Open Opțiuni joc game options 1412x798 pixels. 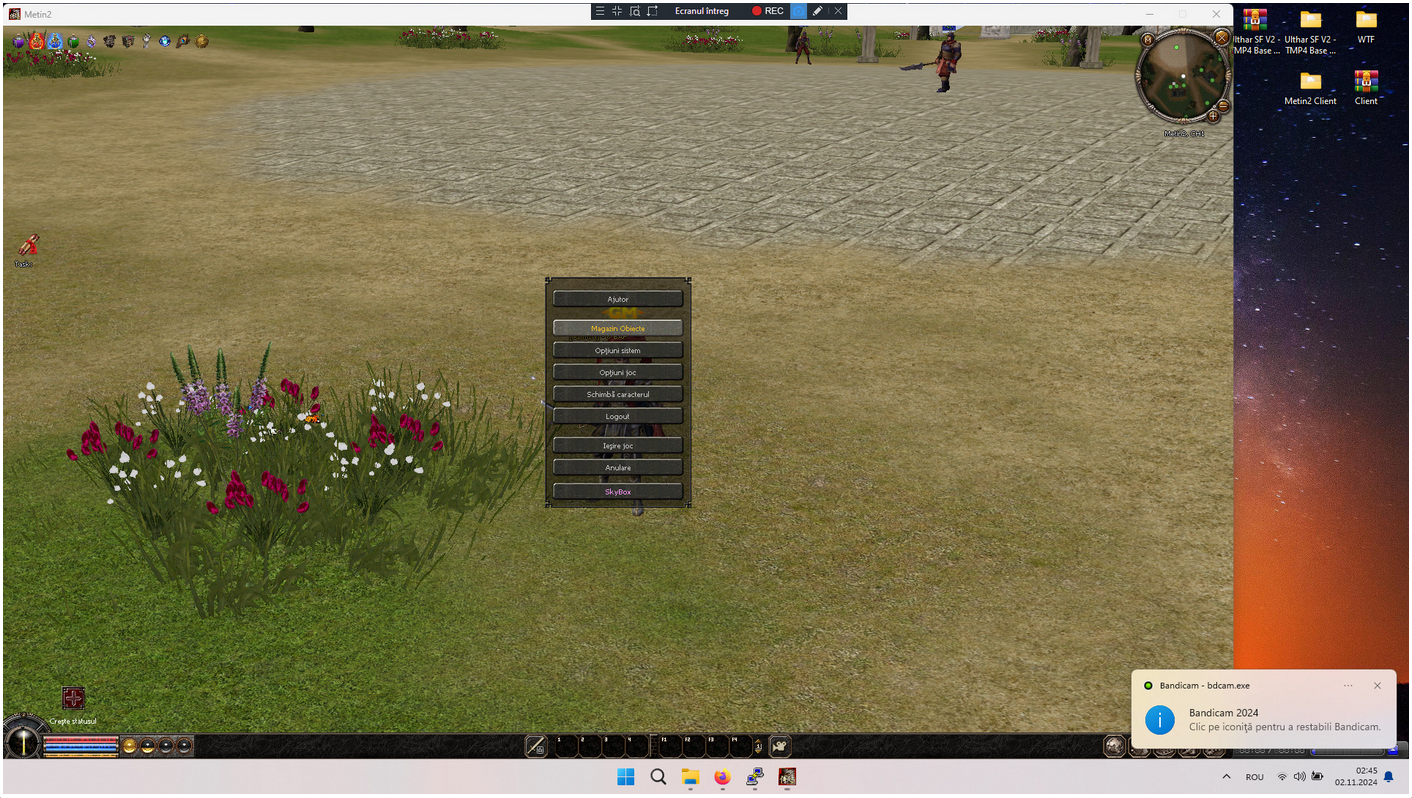point(618,372)
